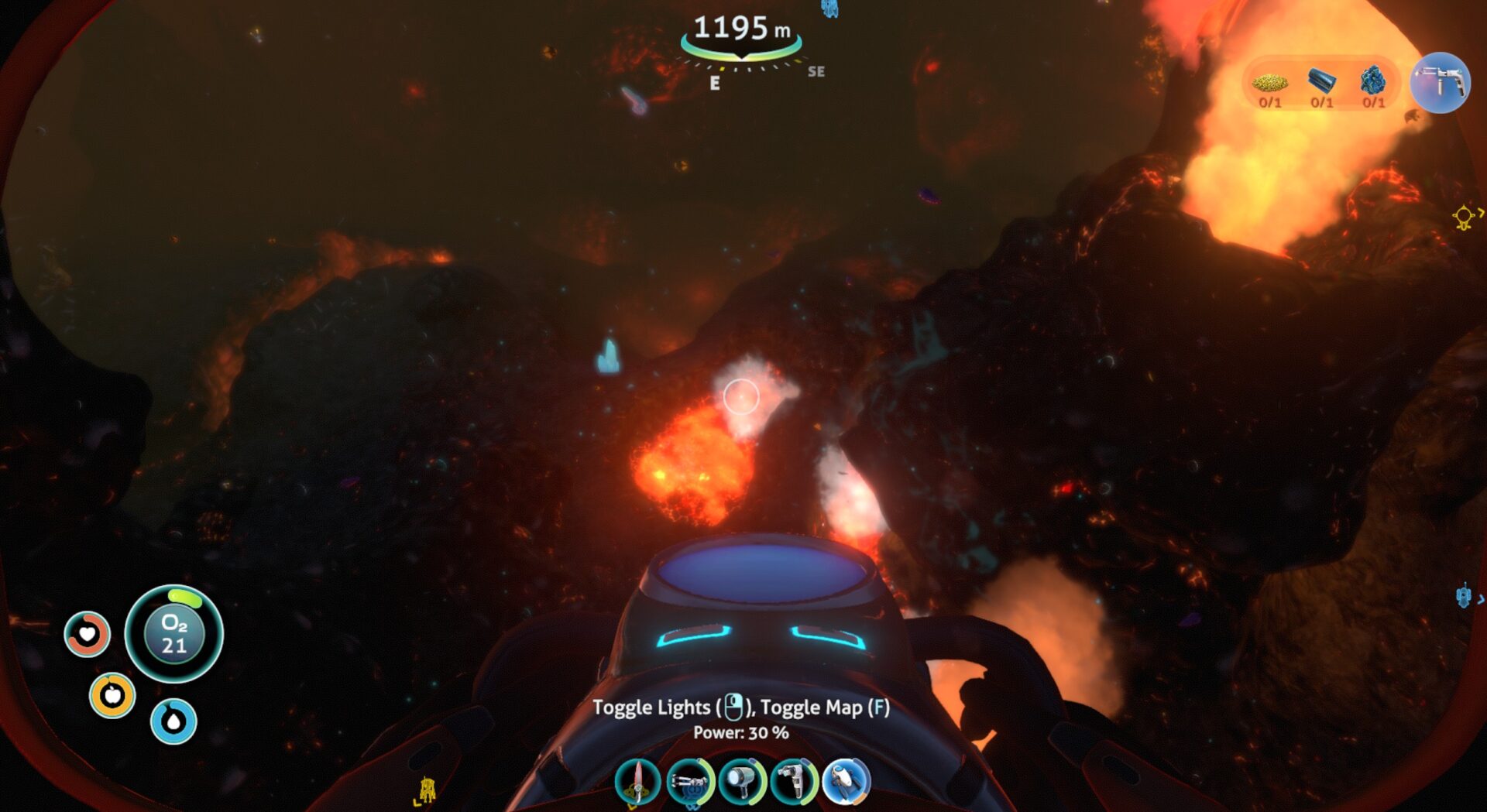Click the yellow seed cluster ingredient

[x=1270, y=82]
